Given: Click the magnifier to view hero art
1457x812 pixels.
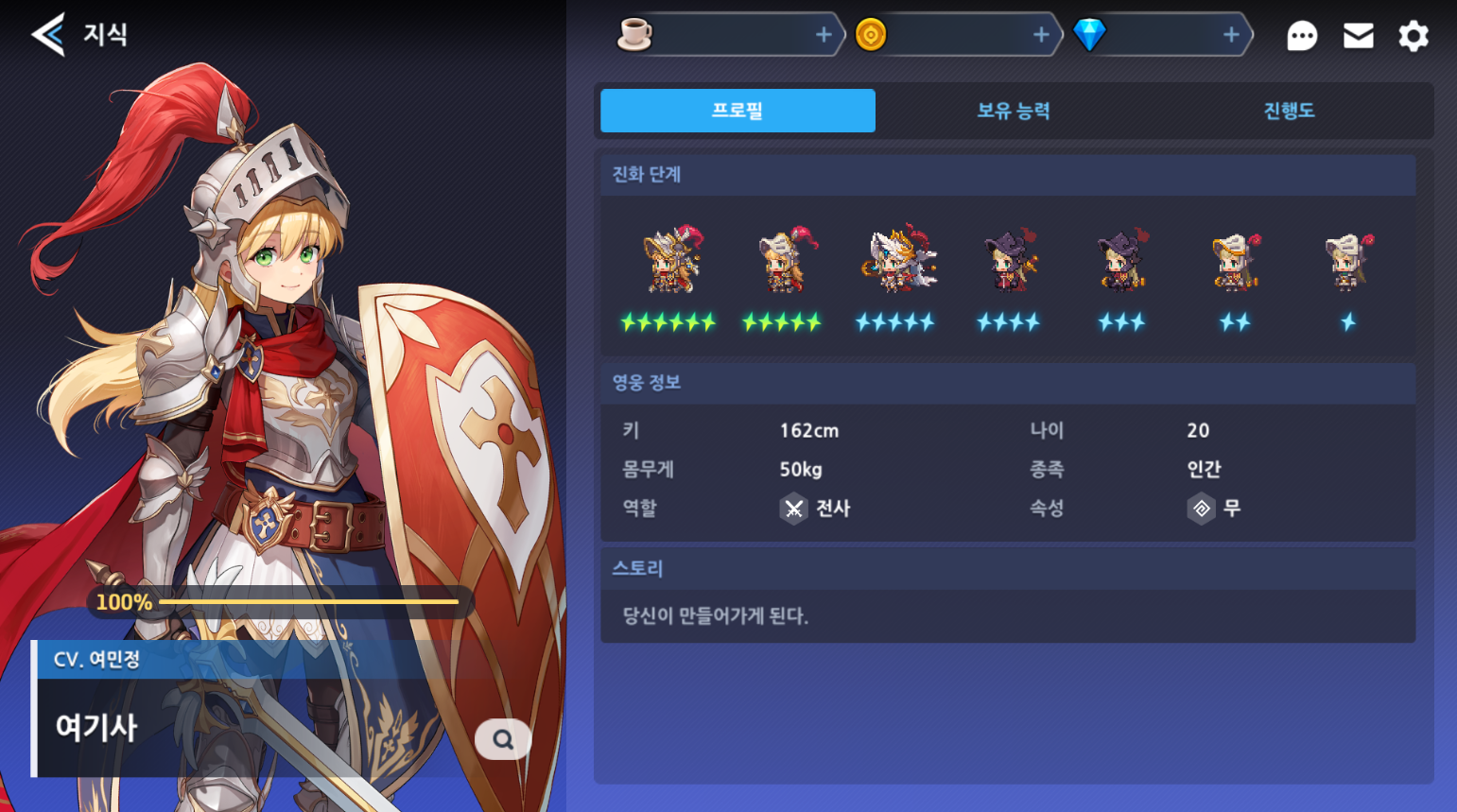Looking at the screenshot, I should point(503,739).
